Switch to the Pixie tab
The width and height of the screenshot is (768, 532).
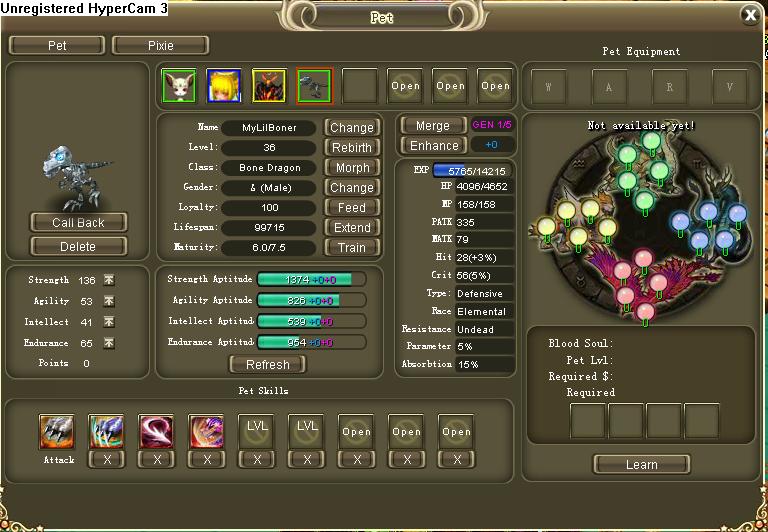click(x=160, y=45)
